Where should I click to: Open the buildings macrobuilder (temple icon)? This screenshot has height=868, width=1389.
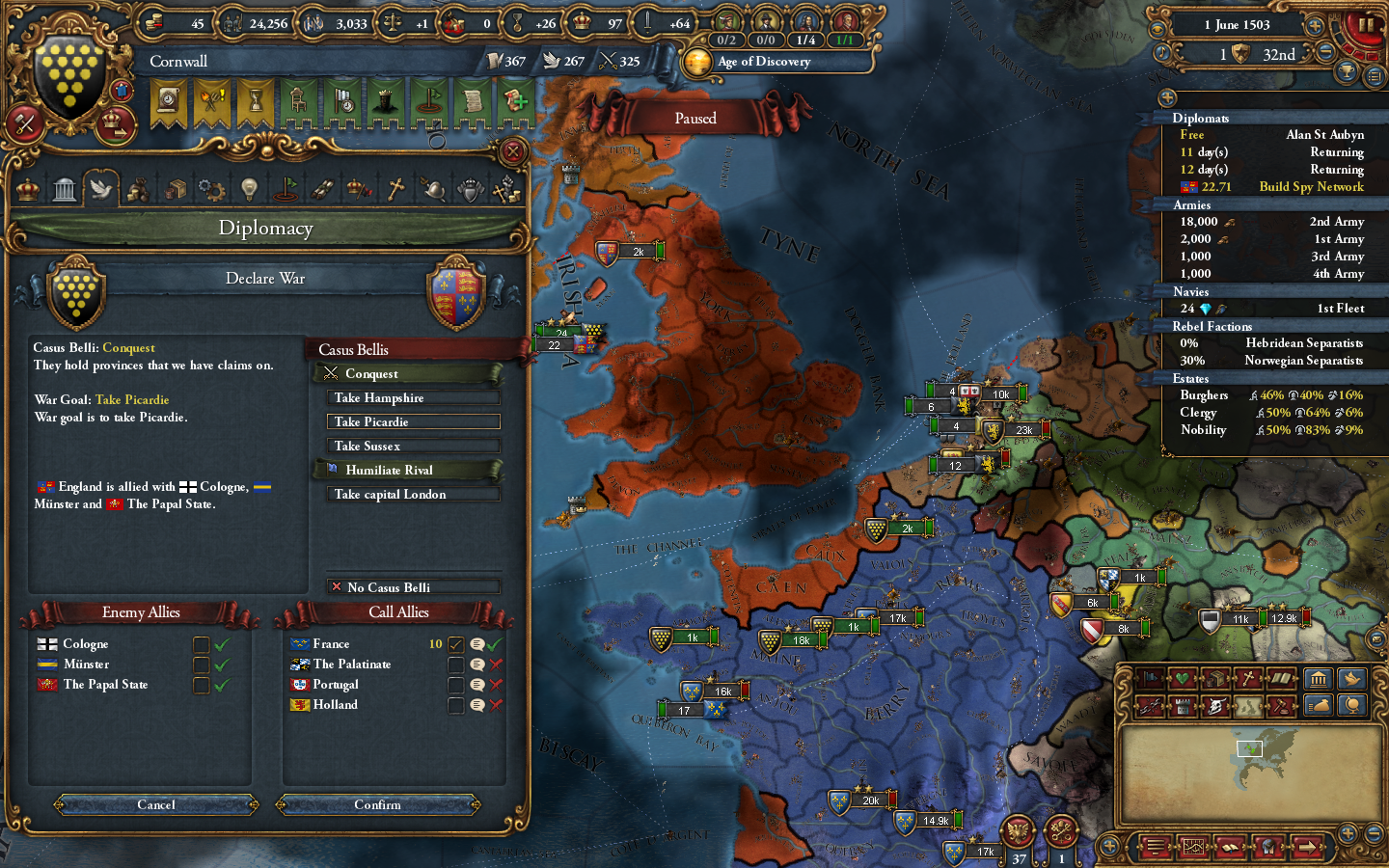(x=1319, y=680)
